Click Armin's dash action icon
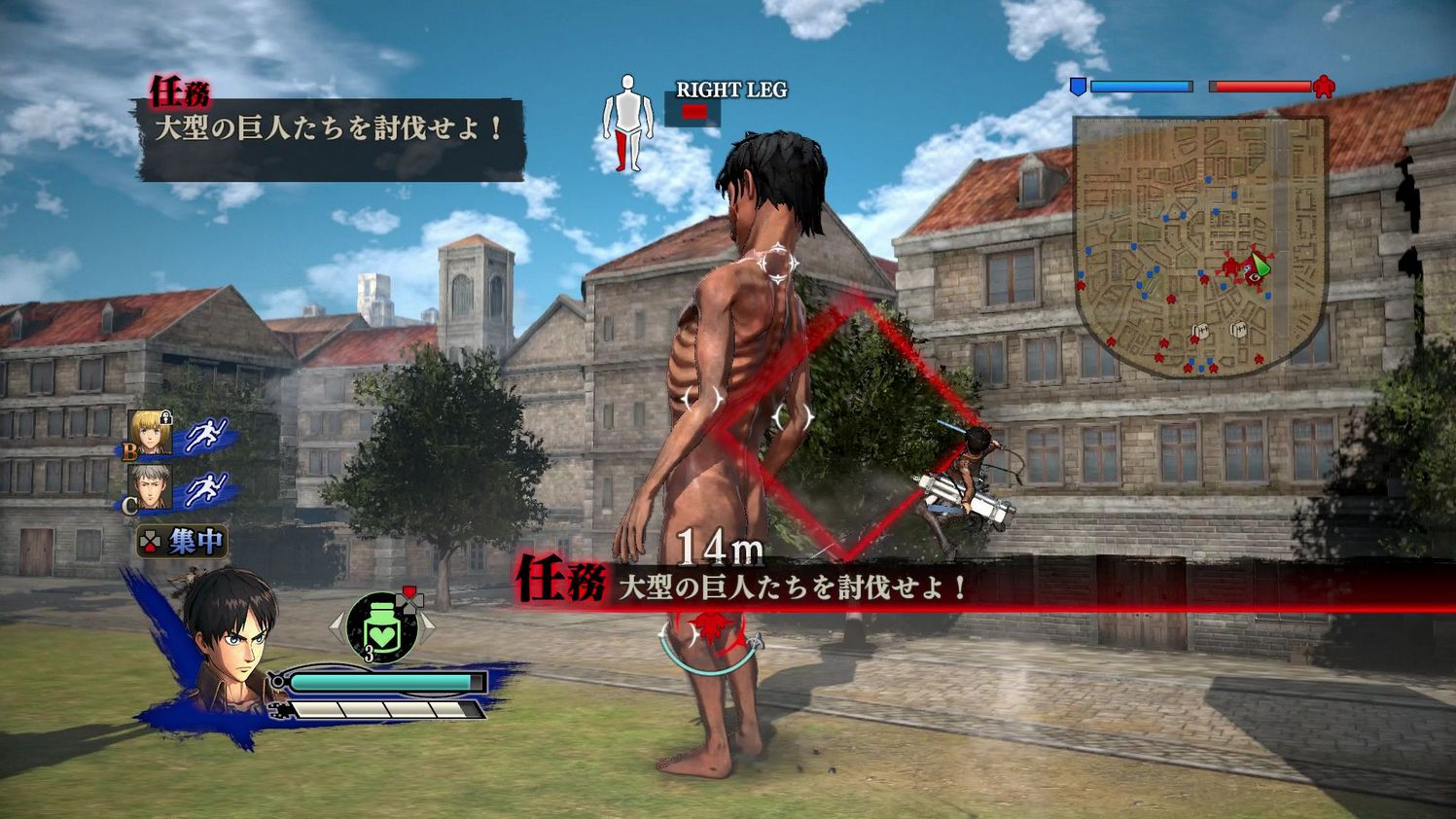 coord(208,435)
